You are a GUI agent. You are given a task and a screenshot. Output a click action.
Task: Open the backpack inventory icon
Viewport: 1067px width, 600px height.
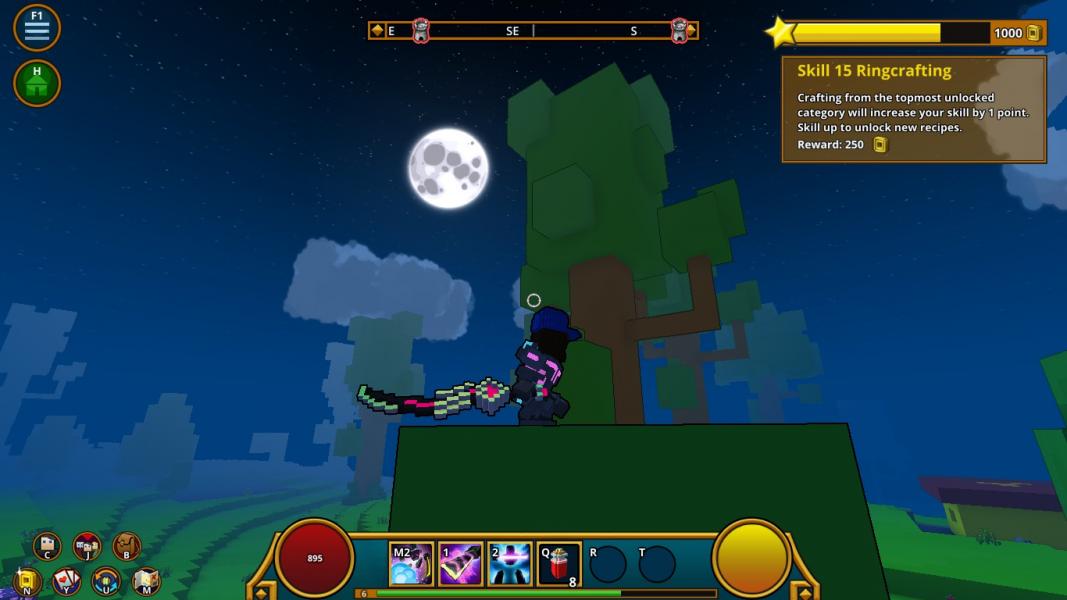click(x=126, y=546)
